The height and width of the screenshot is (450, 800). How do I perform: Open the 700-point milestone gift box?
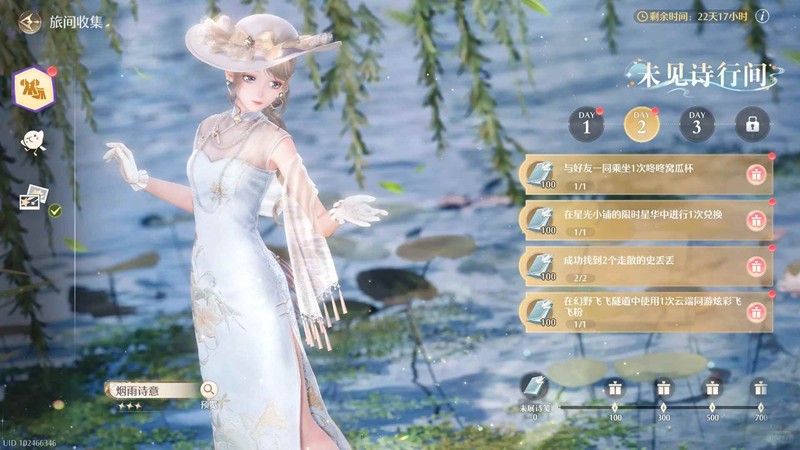pyautogui.click(x=760, y=389)
